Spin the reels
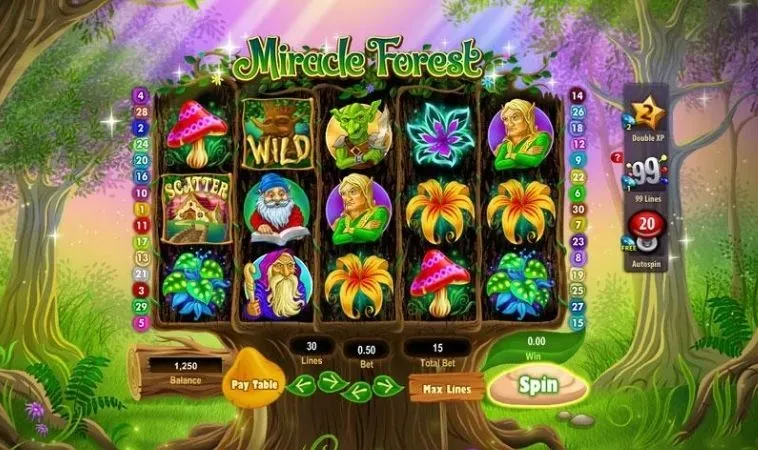Image resolution: width=758 pixels, height=450 pixels. (x=538, y=384)
